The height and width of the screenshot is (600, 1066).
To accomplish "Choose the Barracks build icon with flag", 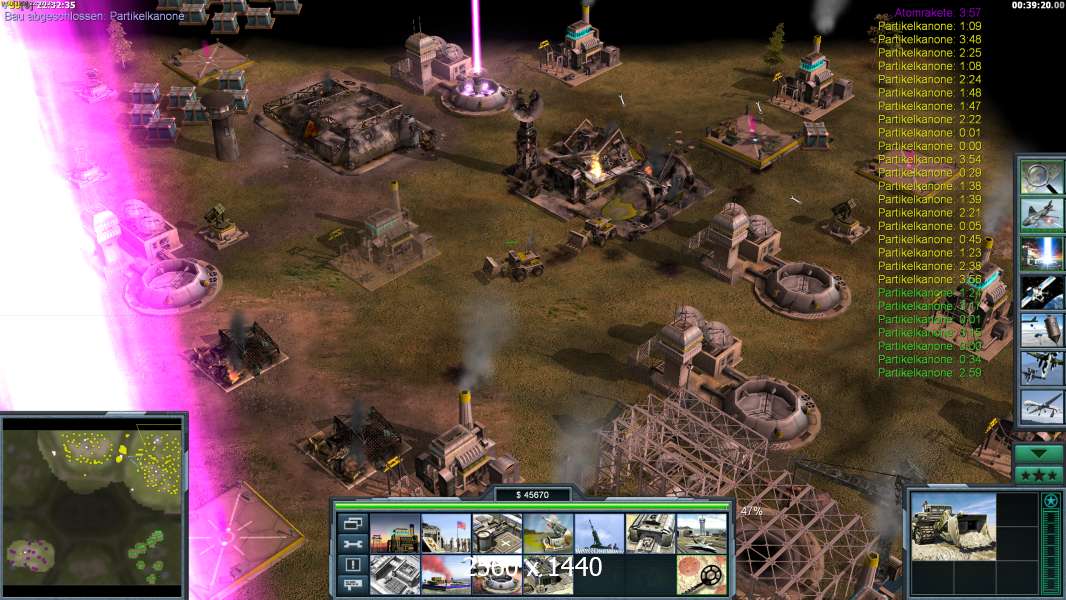I will coord(445,534).
